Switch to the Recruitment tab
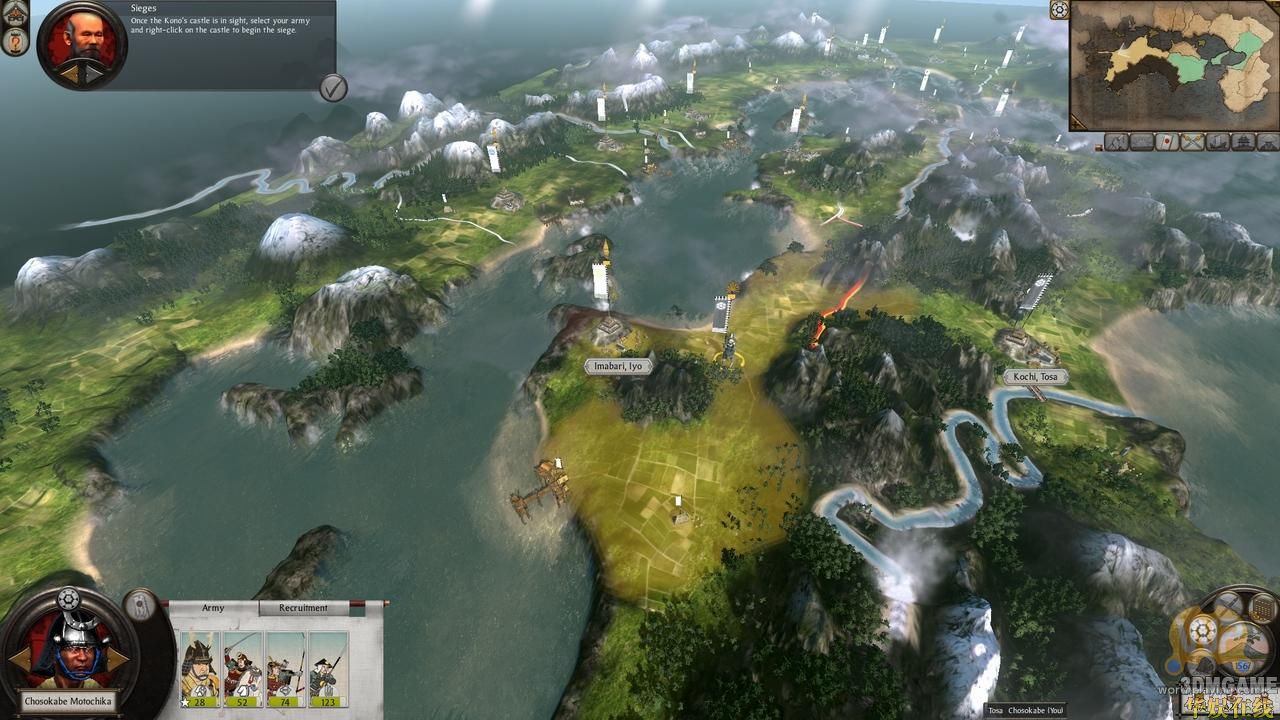Screen dimensions: 1280x720 pyautogui.click(x=303, y=608)
